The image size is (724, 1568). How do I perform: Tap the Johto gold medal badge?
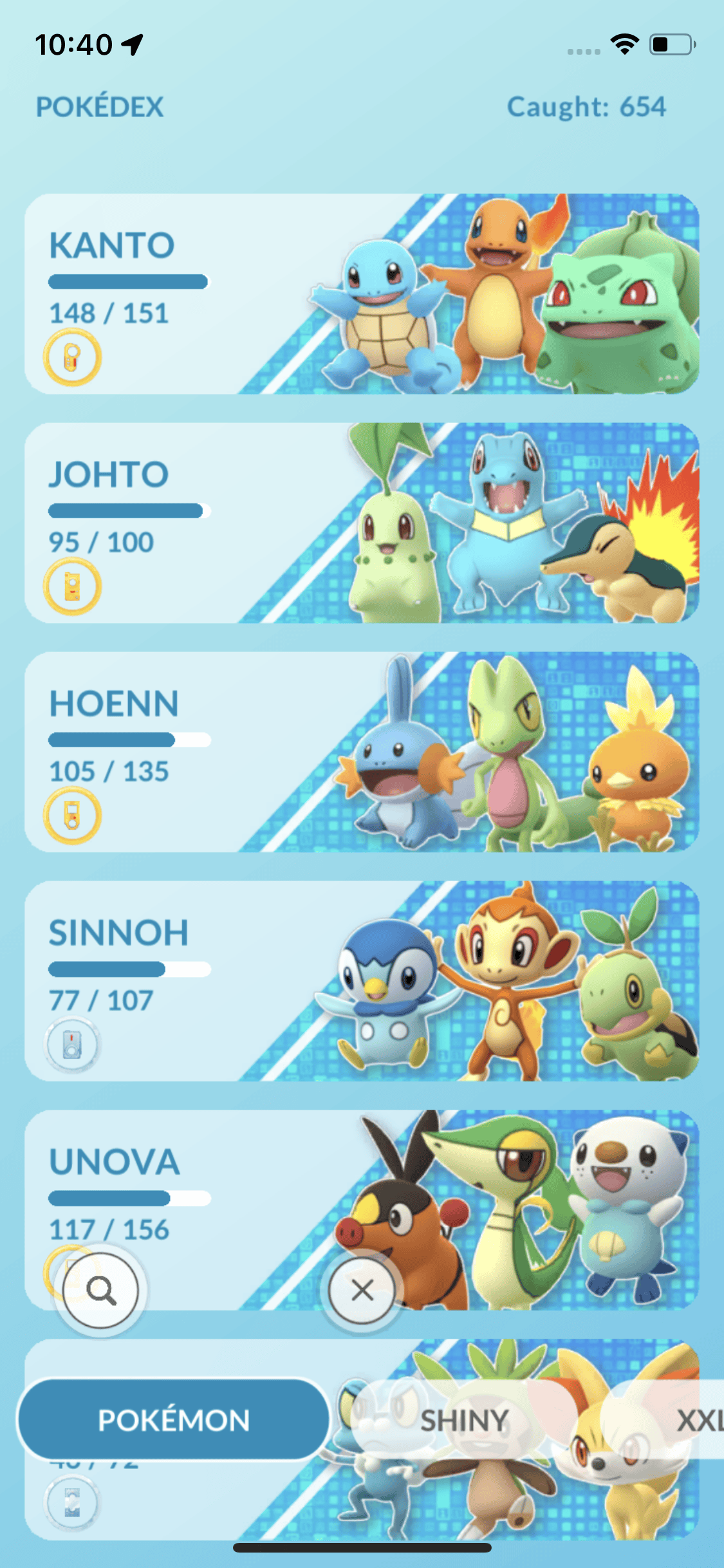click(72, 586)
